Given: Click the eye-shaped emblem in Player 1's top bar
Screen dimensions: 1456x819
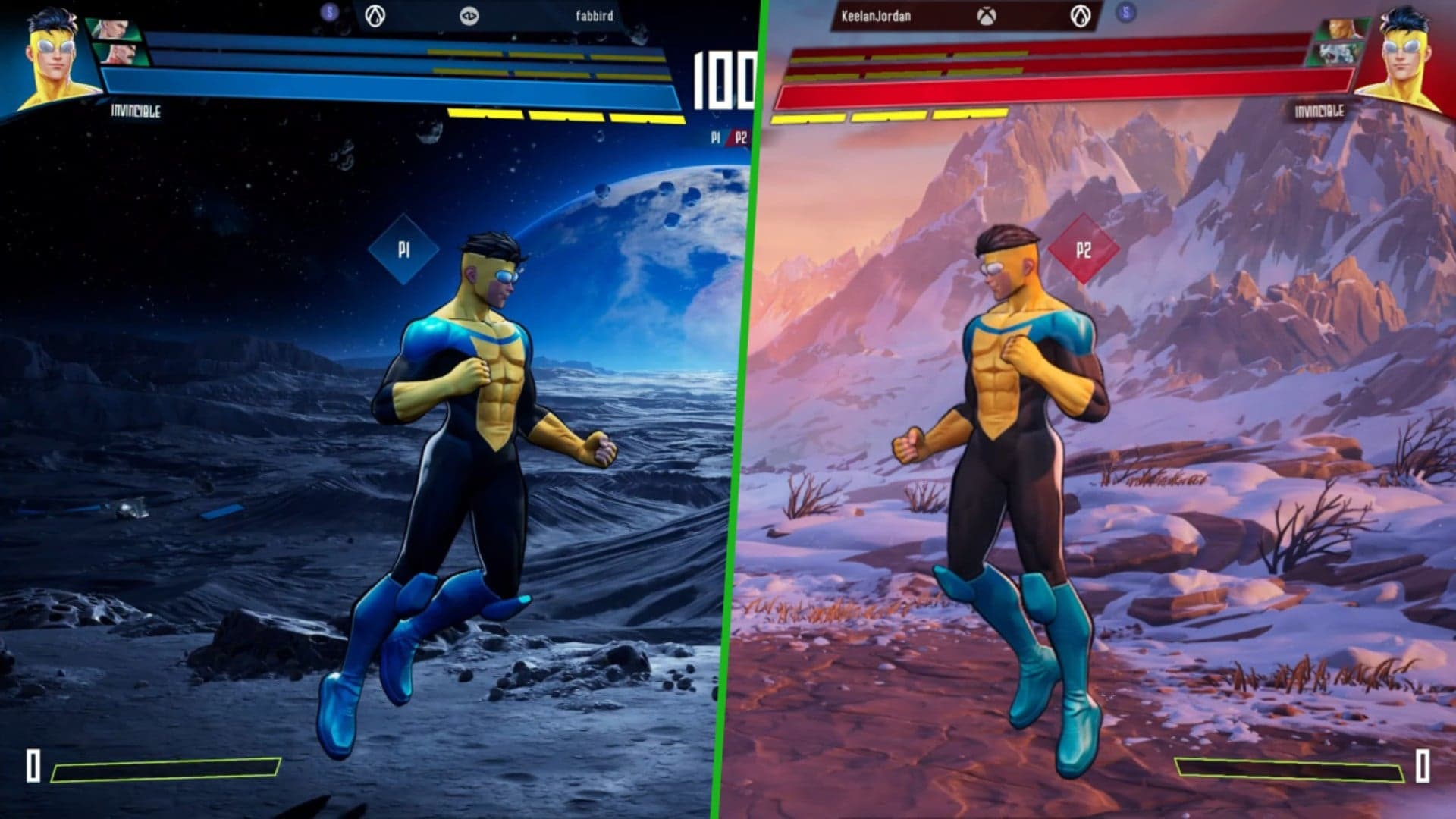Looking at the screenshot, I should click(469, 17).
